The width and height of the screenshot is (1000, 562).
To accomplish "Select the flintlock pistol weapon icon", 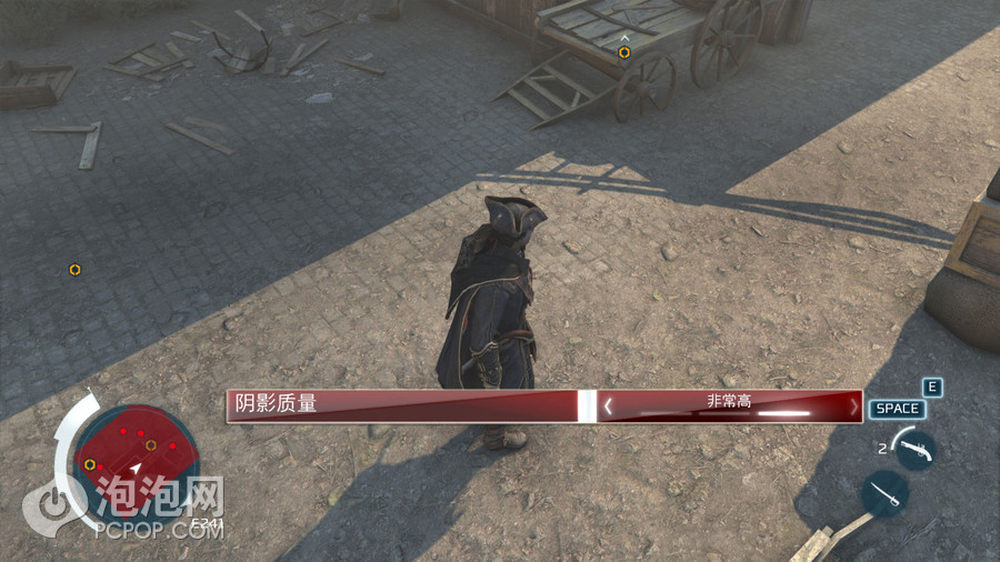I will click(x=915, y=449).
